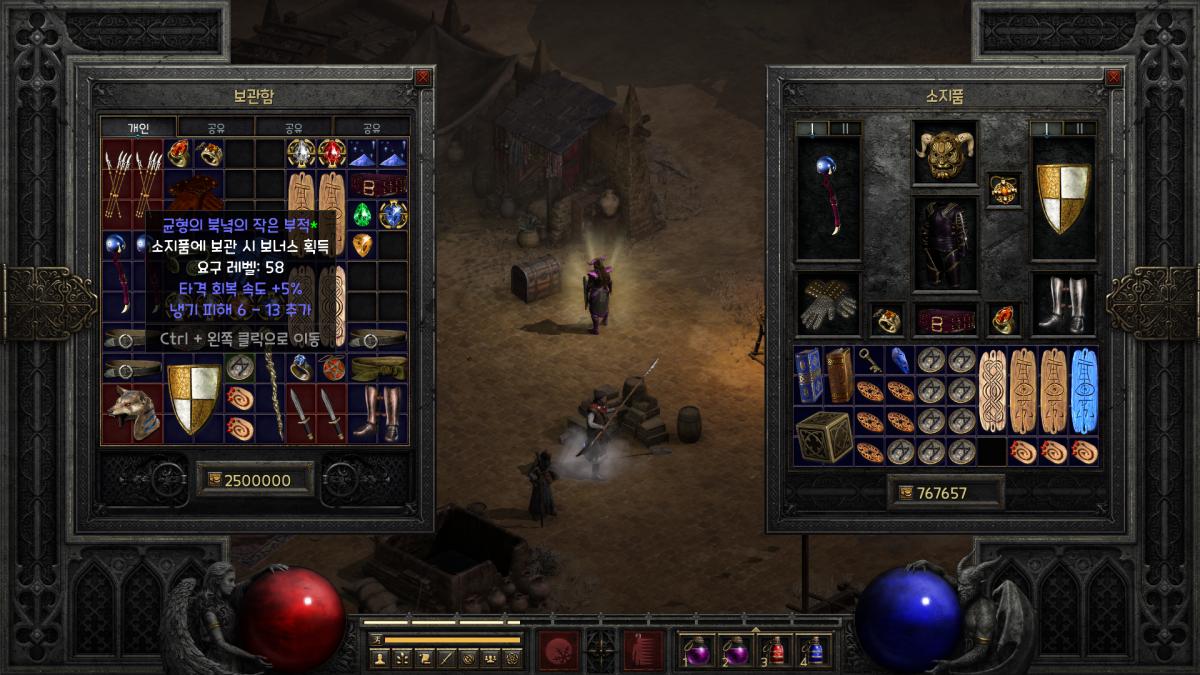The width and height of the screenshot is (1200, 675).
Task: Select the equipped dark body armor
Action: [945, 244]
